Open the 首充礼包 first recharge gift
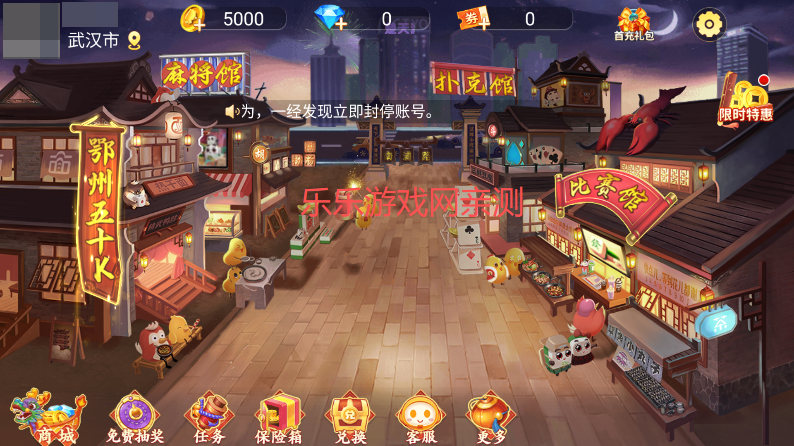 (634, 24)
